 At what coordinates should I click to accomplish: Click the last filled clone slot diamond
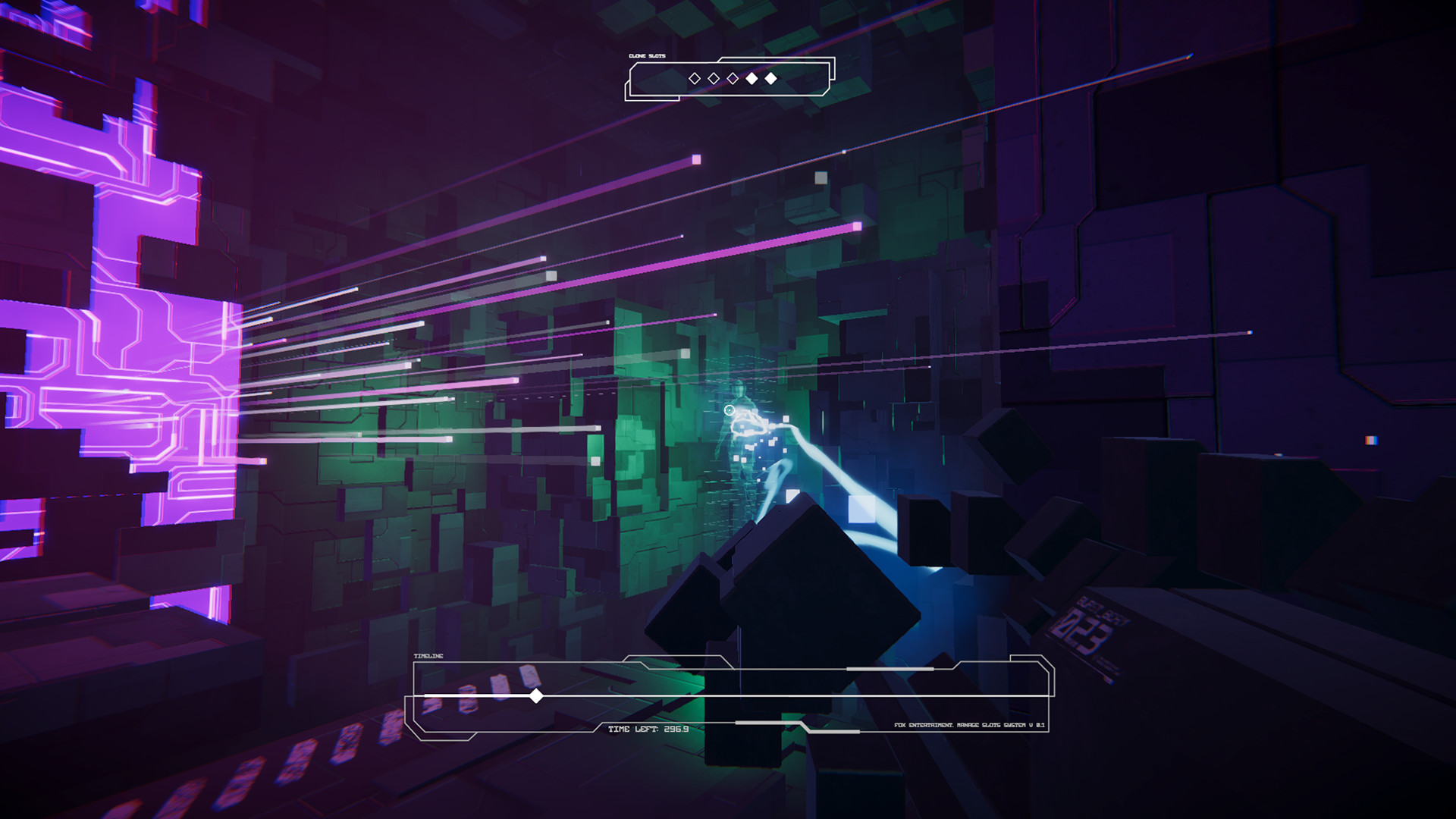point(770,78)
